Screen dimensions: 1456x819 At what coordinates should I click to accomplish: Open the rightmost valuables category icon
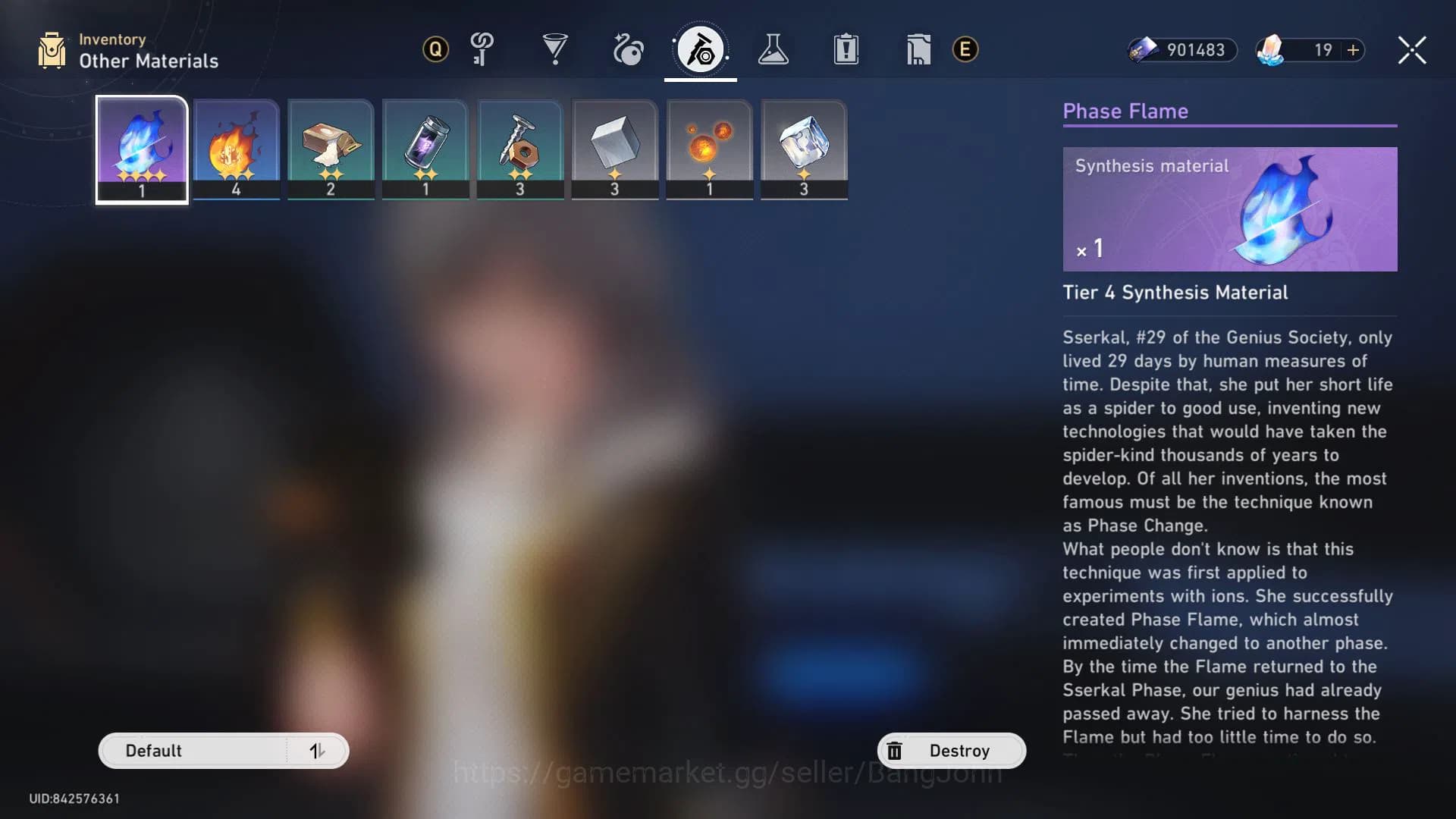point(918,50)
